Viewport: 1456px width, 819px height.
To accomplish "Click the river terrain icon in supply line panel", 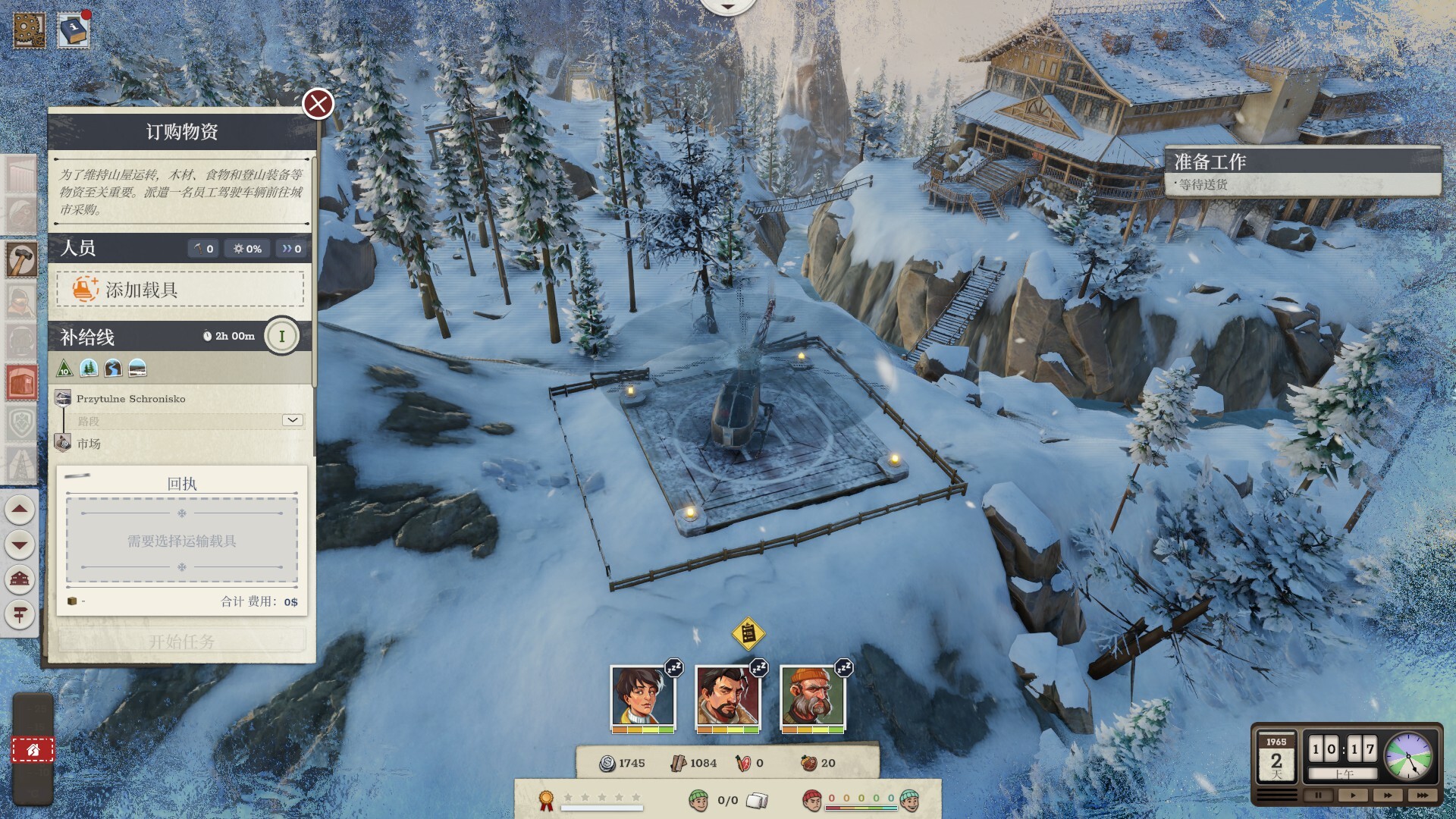I will (113, 369).
